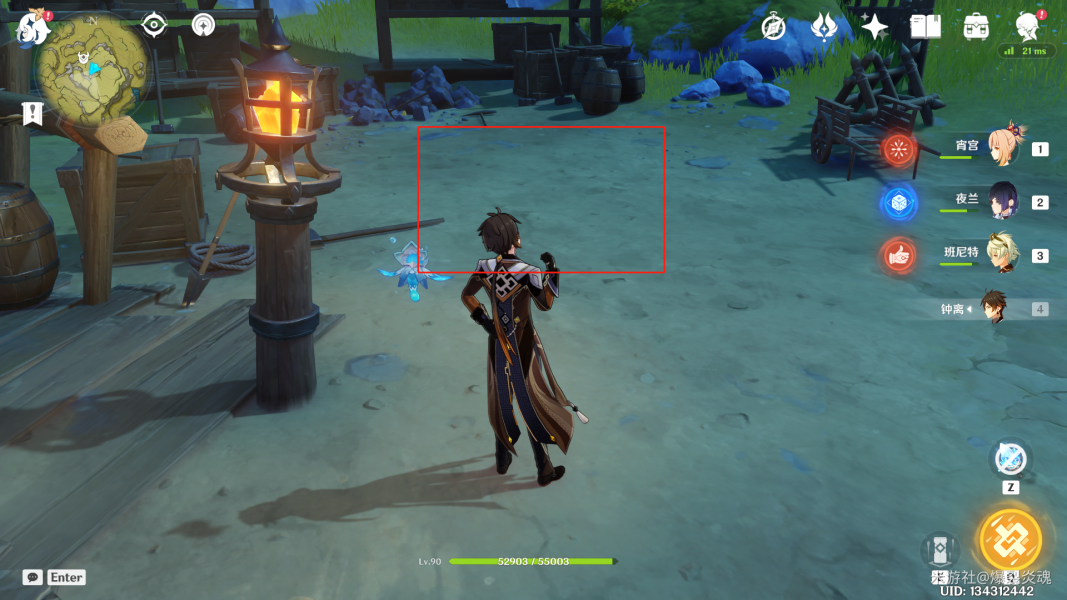Open the Wish menu wings icon
1067x600 pixels.
(x=823, y=27)
